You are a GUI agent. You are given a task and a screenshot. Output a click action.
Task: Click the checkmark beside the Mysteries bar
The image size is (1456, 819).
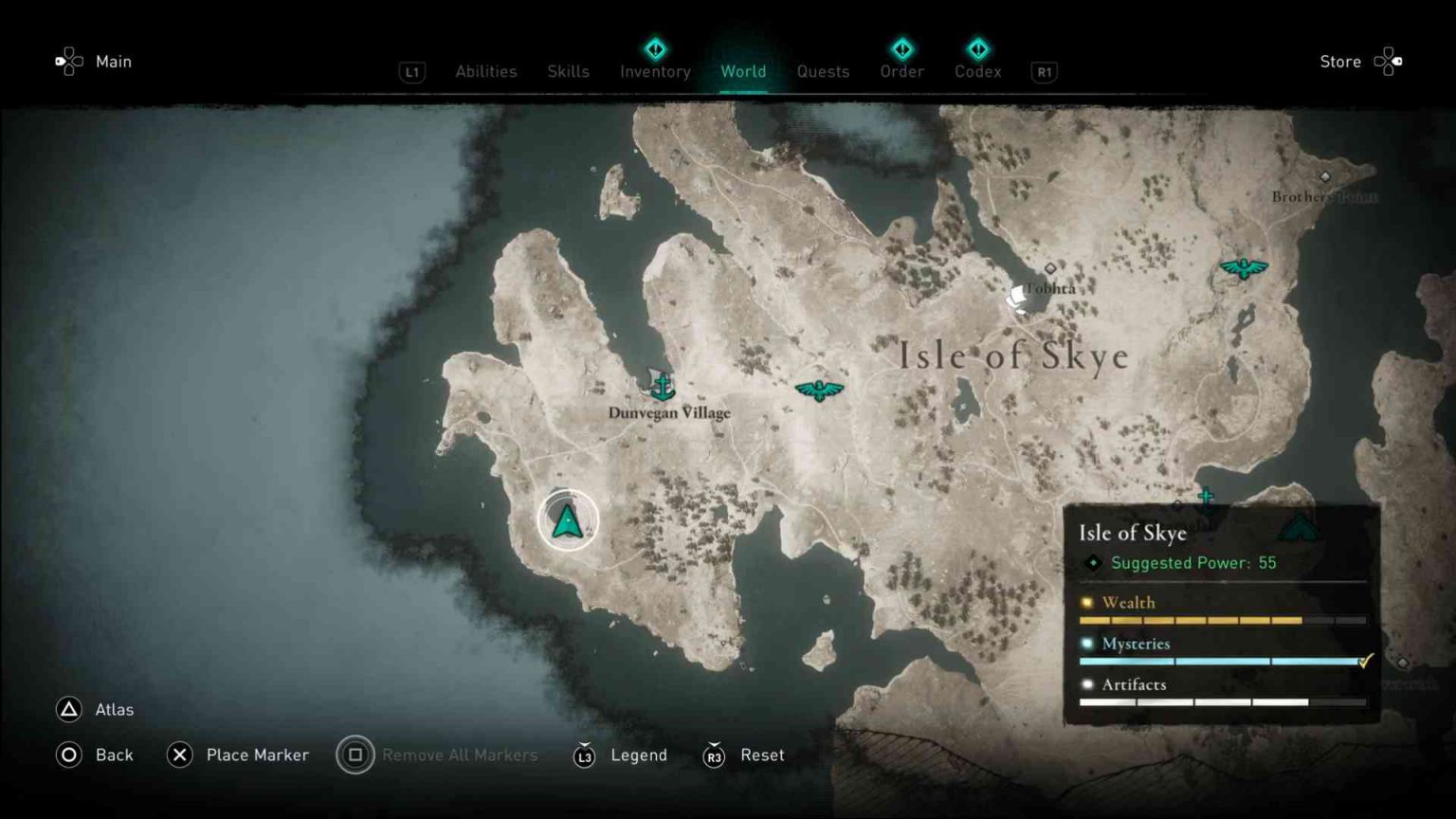1365,660
